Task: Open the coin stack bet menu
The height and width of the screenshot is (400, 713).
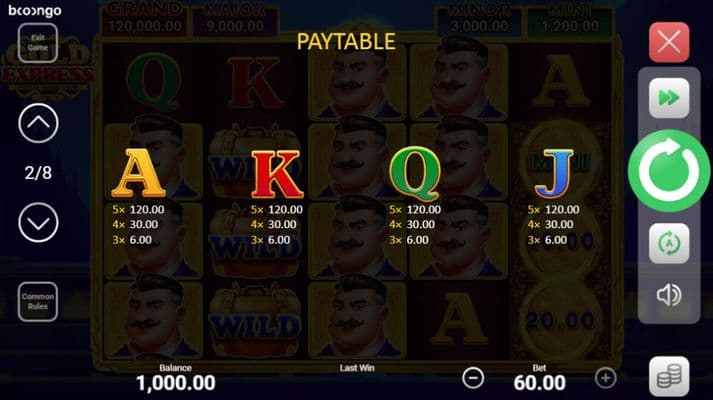Action: 669,375
